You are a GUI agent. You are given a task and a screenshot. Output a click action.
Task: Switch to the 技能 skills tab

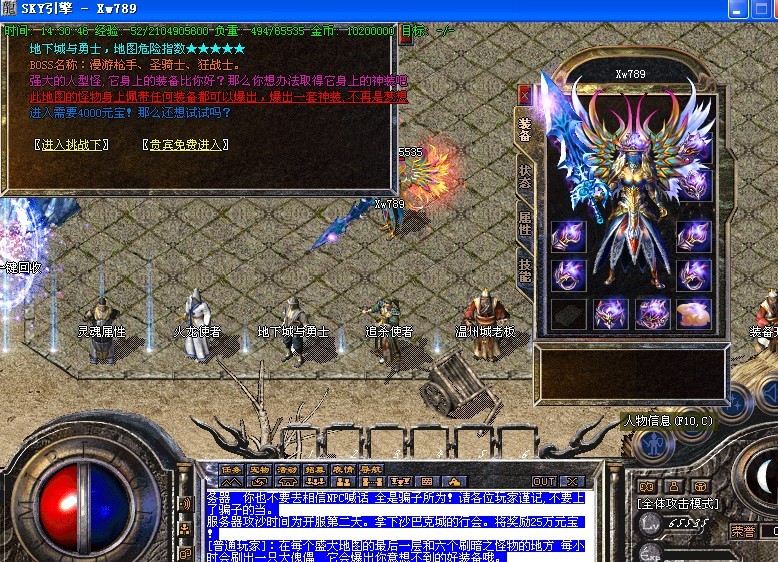coord(525,269)
